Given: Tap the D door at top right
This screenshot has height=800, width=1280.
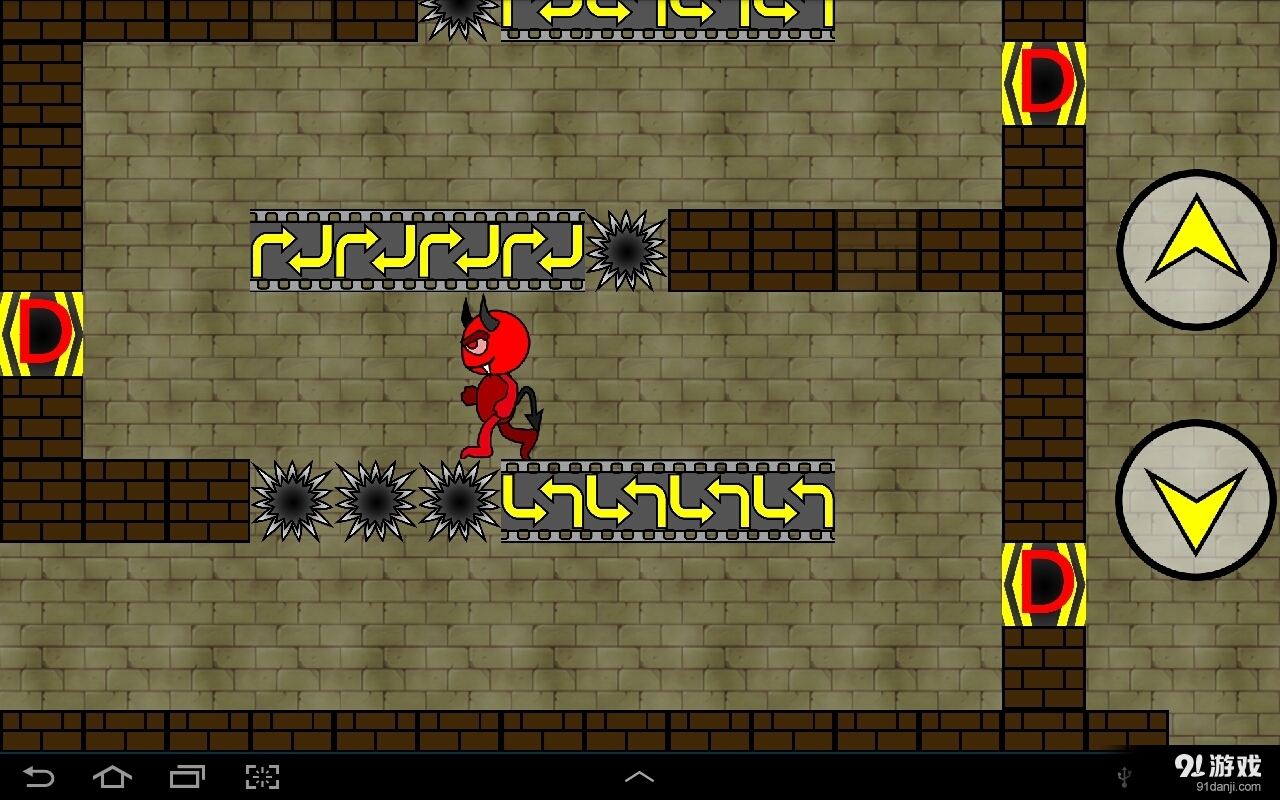Looking at the screenshot, I should 1044,84.
